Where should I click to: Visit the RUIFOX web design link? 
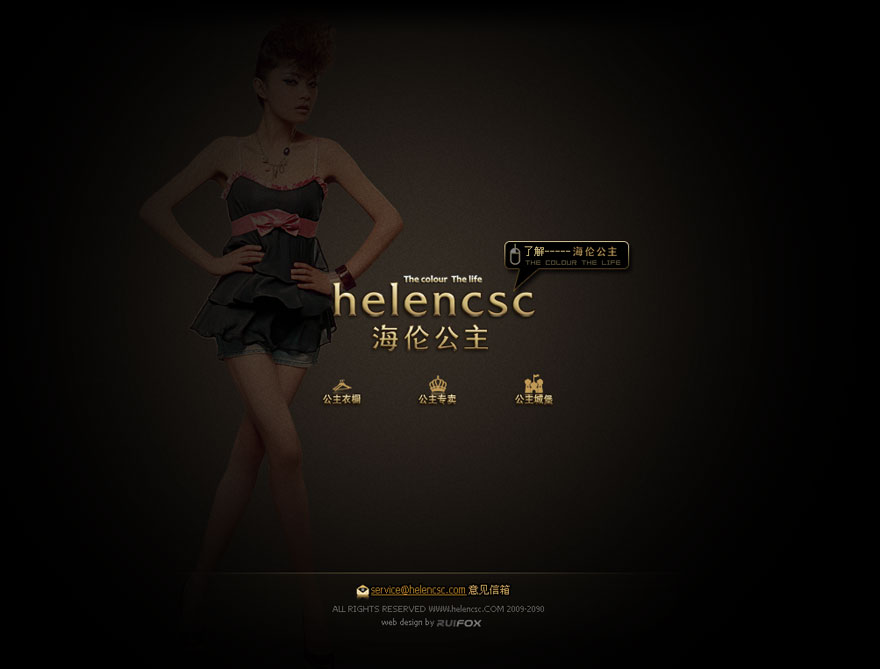459,623
